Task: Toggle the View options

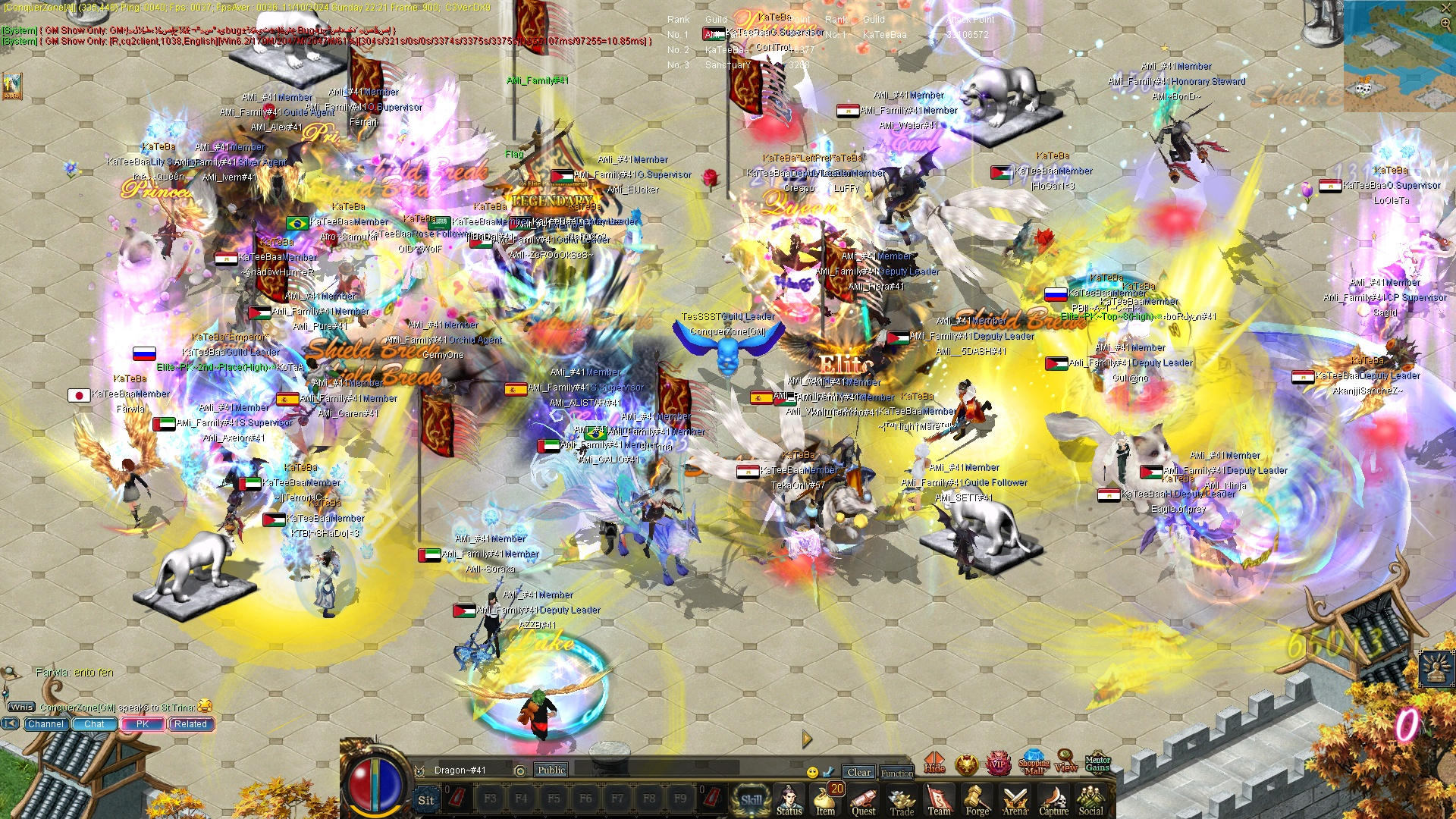Action: pyautogui.click(x=1067, y=764)
